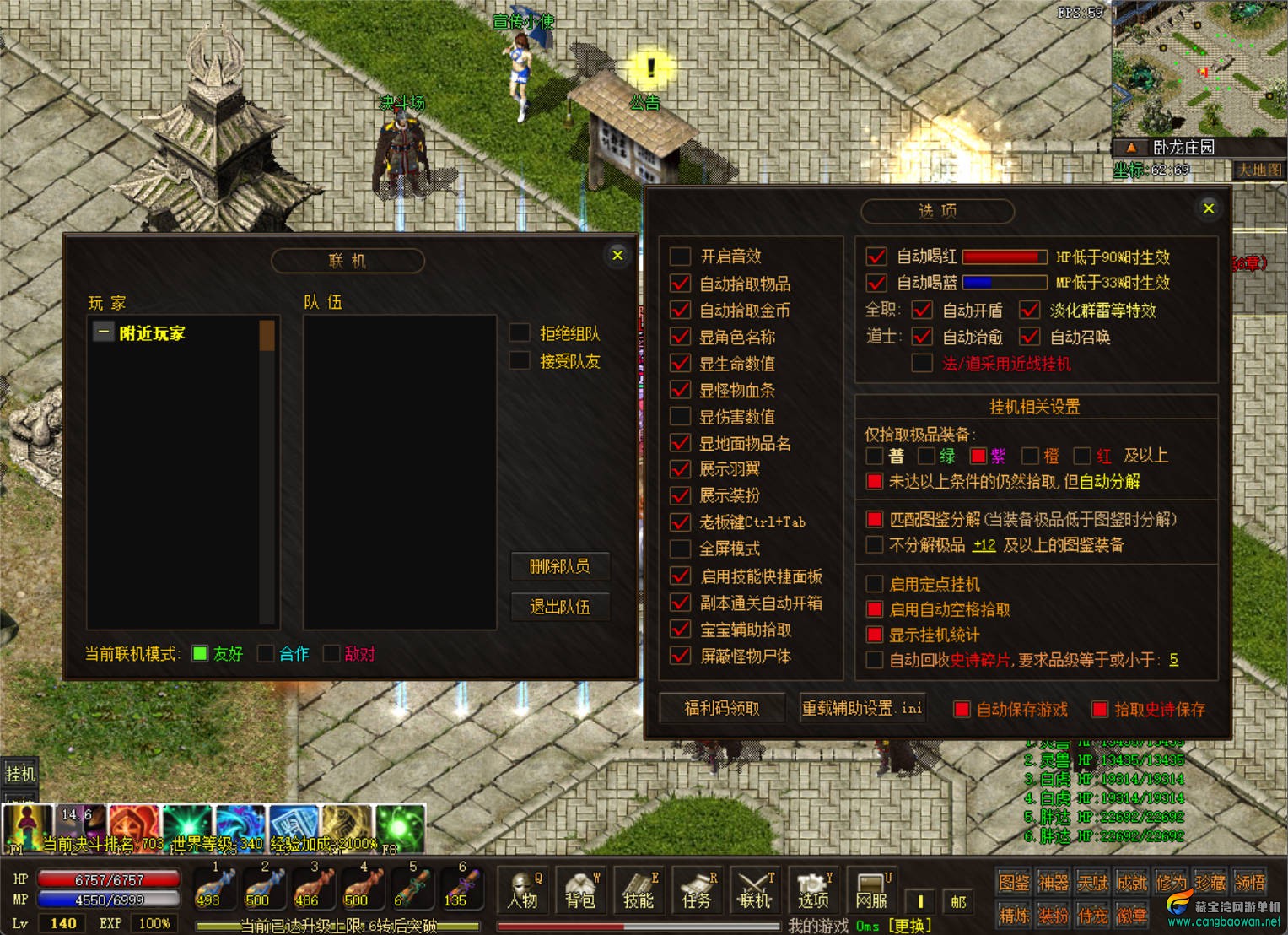Open the 背包 backpack from the toolbar

pos(580,891)
